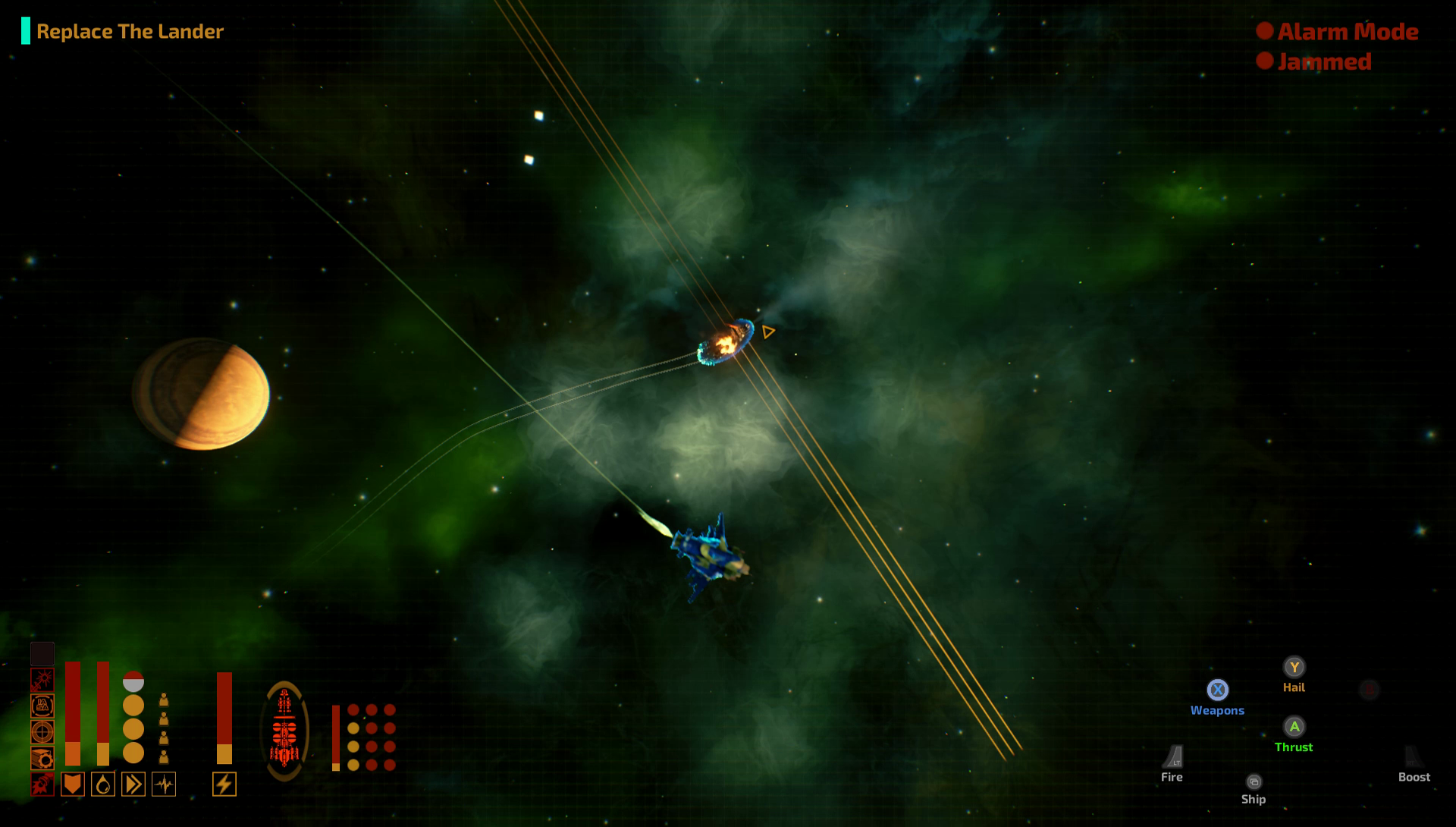
Task: Click the lightning bolt energy icon
Action: click(x=224, y=784)
